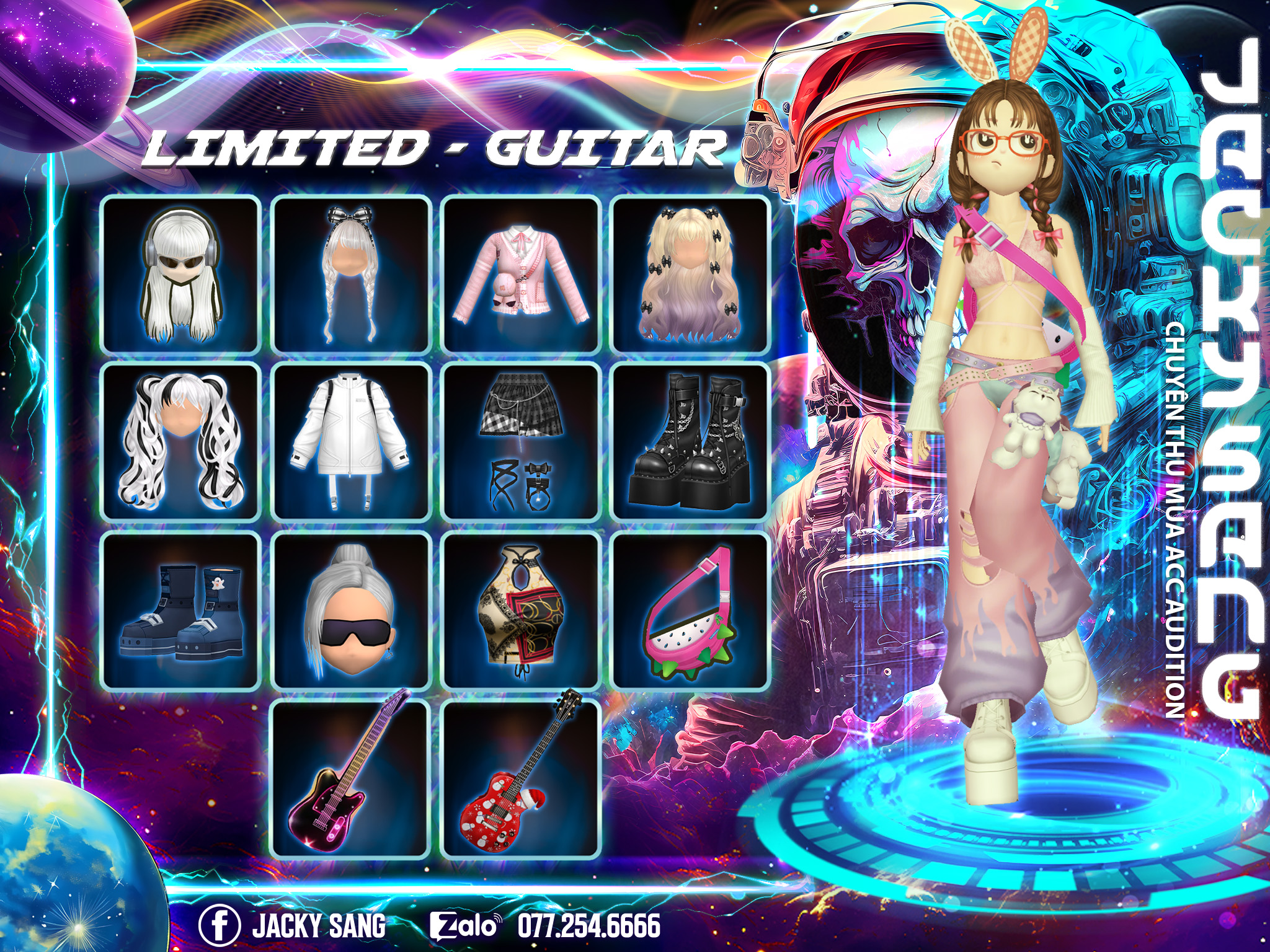1270x952 pixels.
Task: Select the navy blue ghost boots tile
Action: point(181,610)
